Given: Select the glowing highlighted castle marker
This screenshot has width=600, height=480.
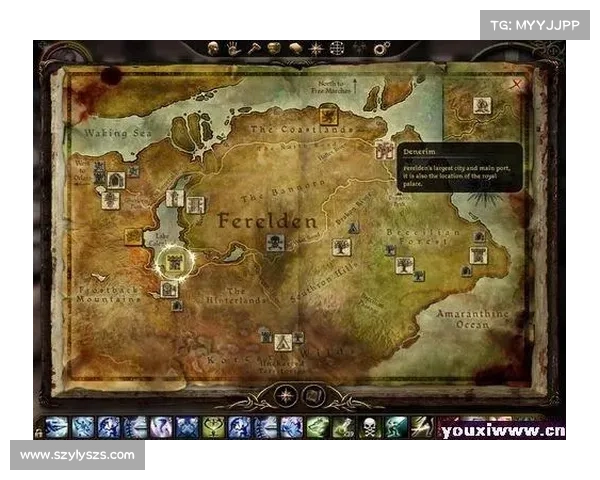Looking at the screenshot, I should coord(175,262).
